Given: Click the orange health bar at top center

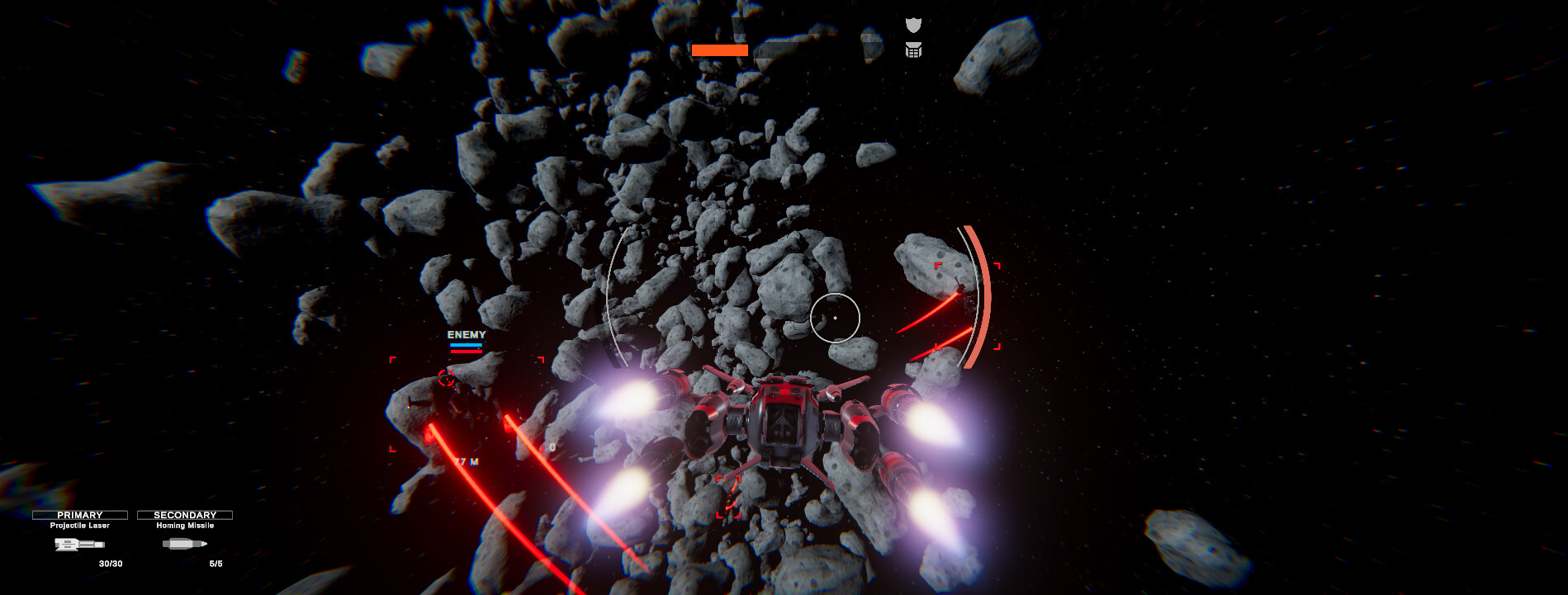Looking at the screenshot, I should click(718, 50).
